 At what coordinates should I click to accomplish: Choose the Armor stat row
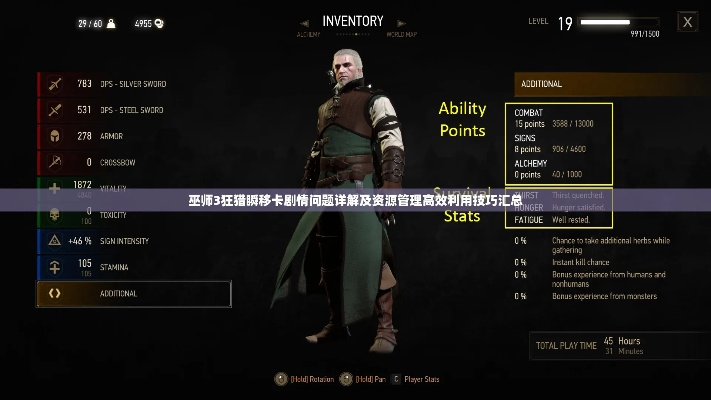tap(133, 136)
